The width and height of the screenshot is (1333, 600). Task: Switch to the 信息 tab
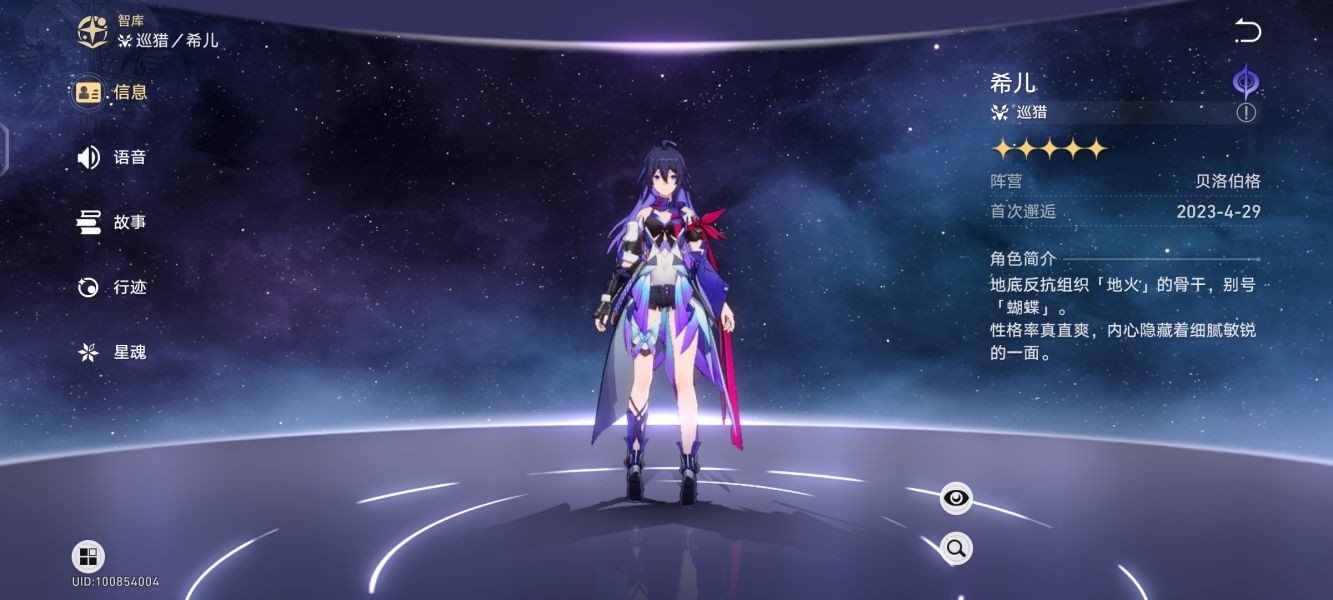point(112,92)
